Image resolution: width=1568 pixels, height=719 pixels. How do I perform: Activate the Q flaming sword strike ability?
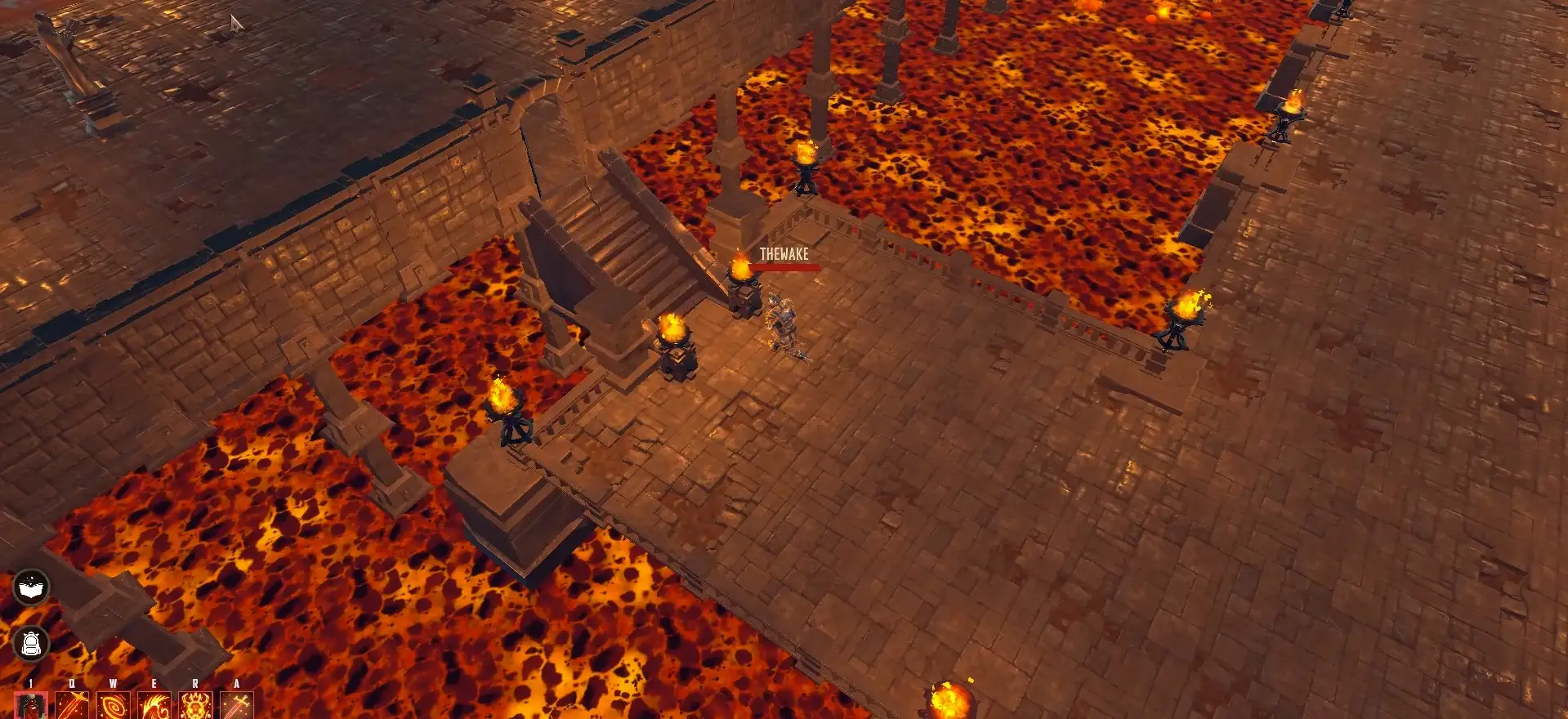(72, 706)
